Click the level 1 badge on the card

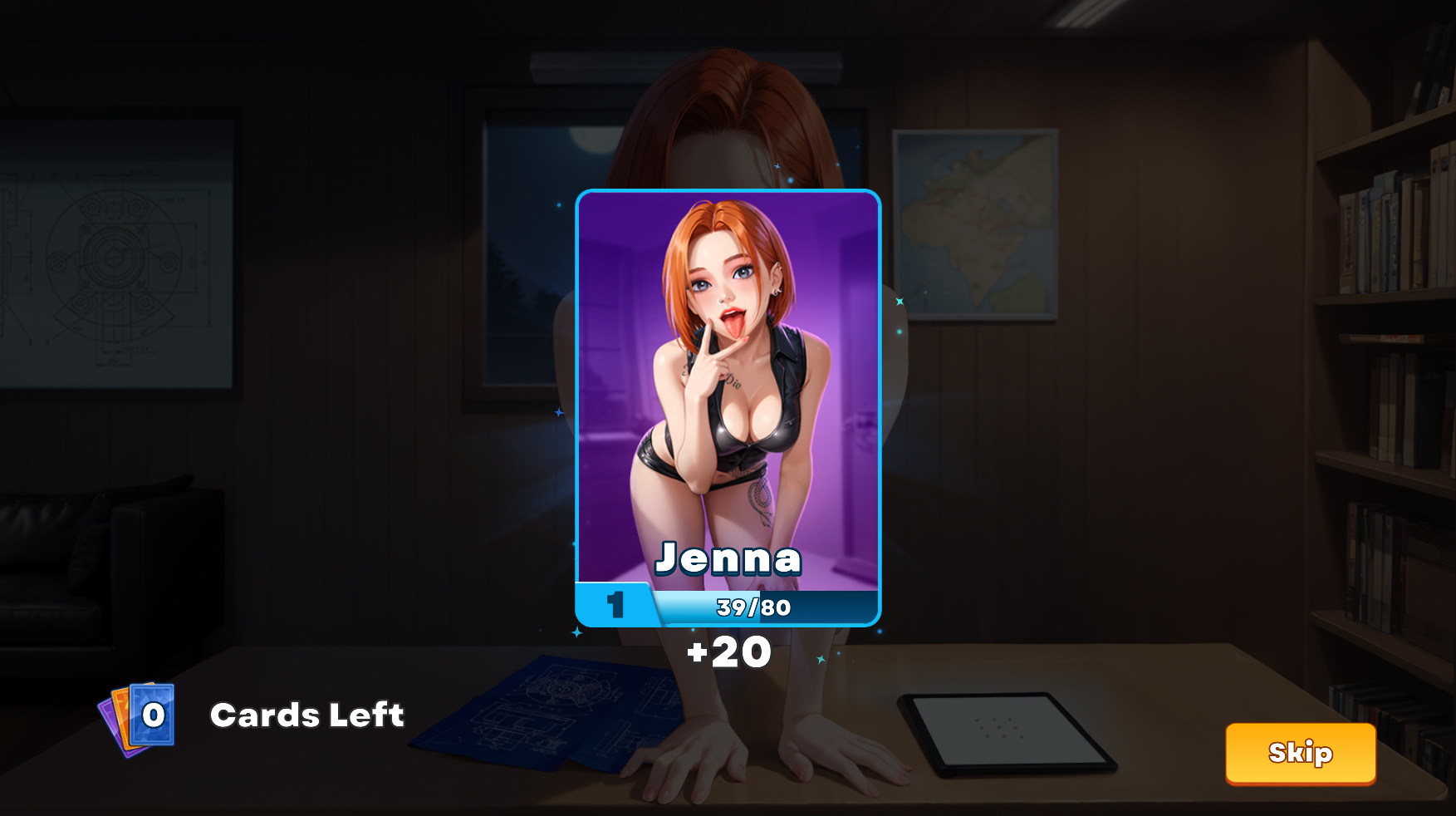point(615,607)
